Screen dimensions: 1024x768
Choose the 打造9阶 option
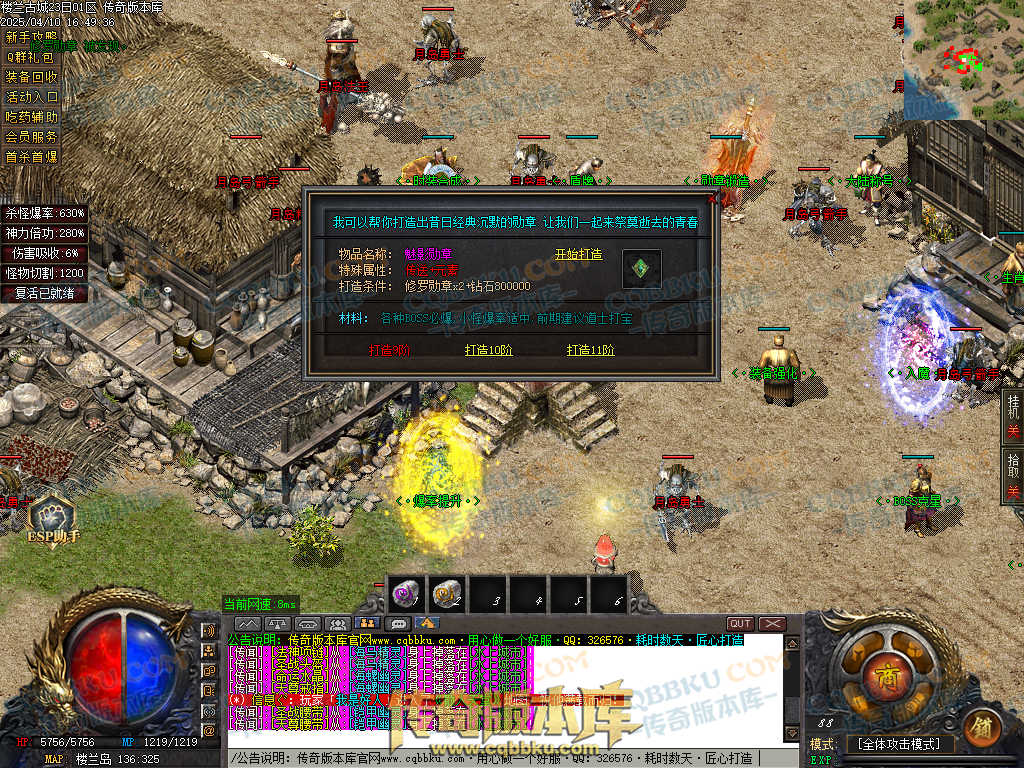(389, 350)
